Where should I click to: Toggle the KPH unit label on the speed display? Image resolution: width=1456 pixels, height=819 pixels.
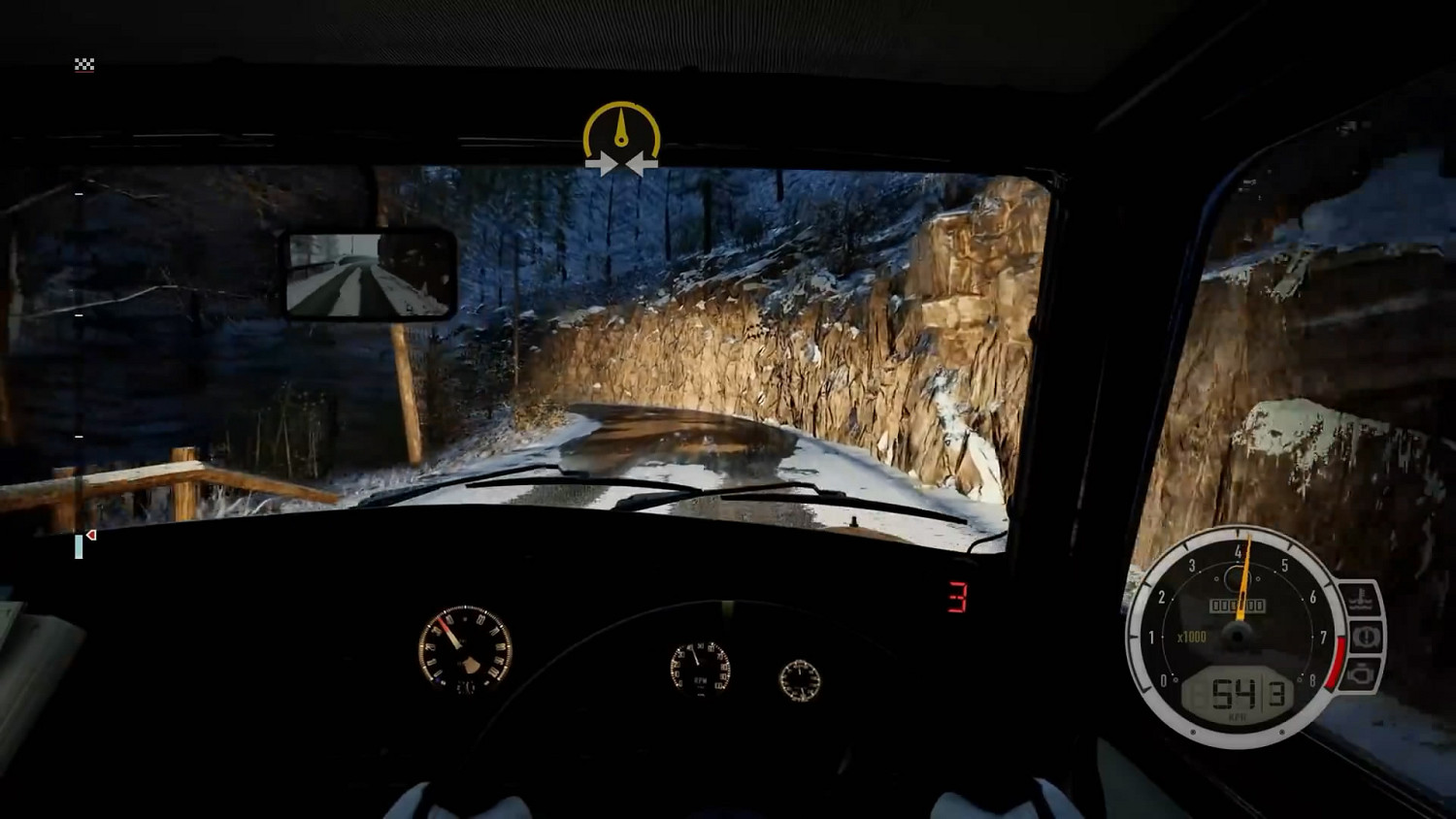(x=1239, y=716)
